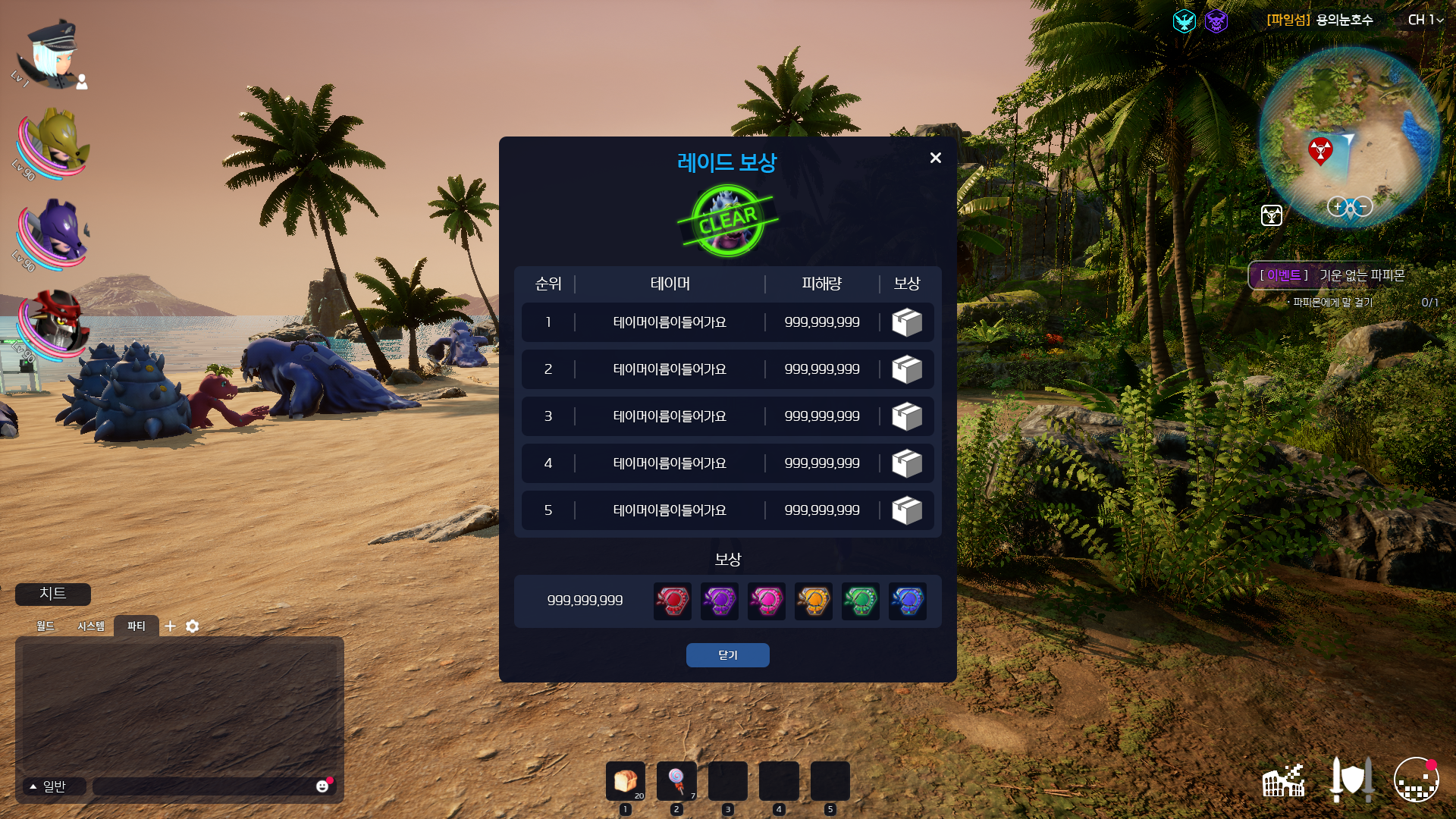
Task: Add a new chat tab with plus
Action: (171, 626)
